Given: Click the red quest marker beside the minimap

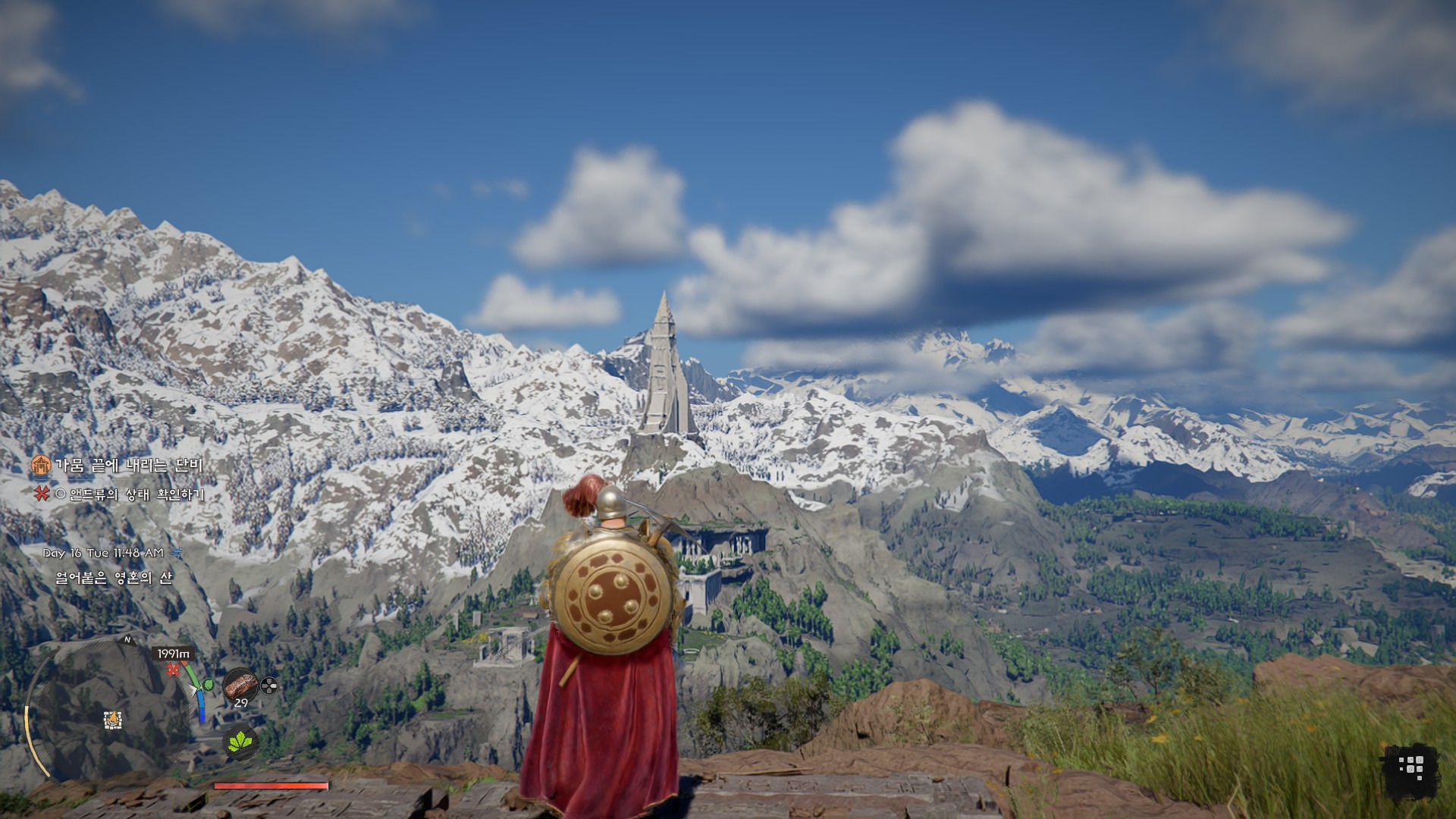Looking at the screenshot, I should [x=174, y=670].
